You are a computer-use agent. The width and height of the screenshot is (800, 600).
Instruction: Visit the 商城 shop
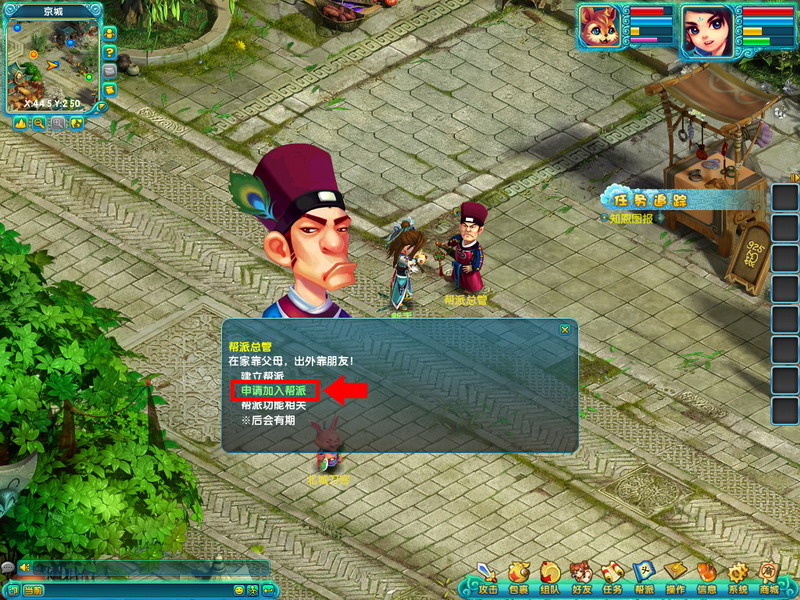pyautogui.click(x=768, y=577)
